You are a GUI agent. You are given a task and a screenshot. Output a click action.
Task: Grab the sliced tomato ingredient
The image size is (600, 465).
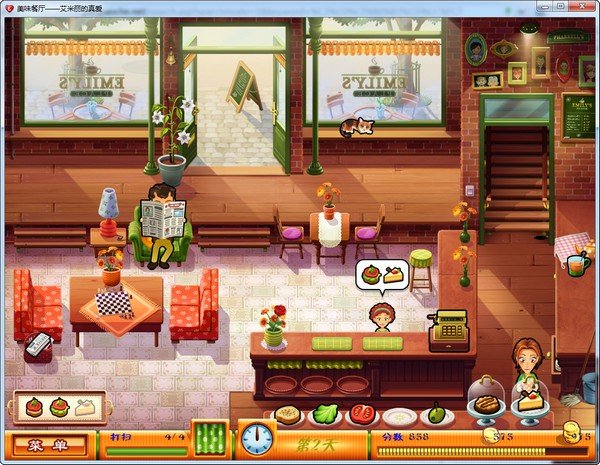tap(362, 415)
